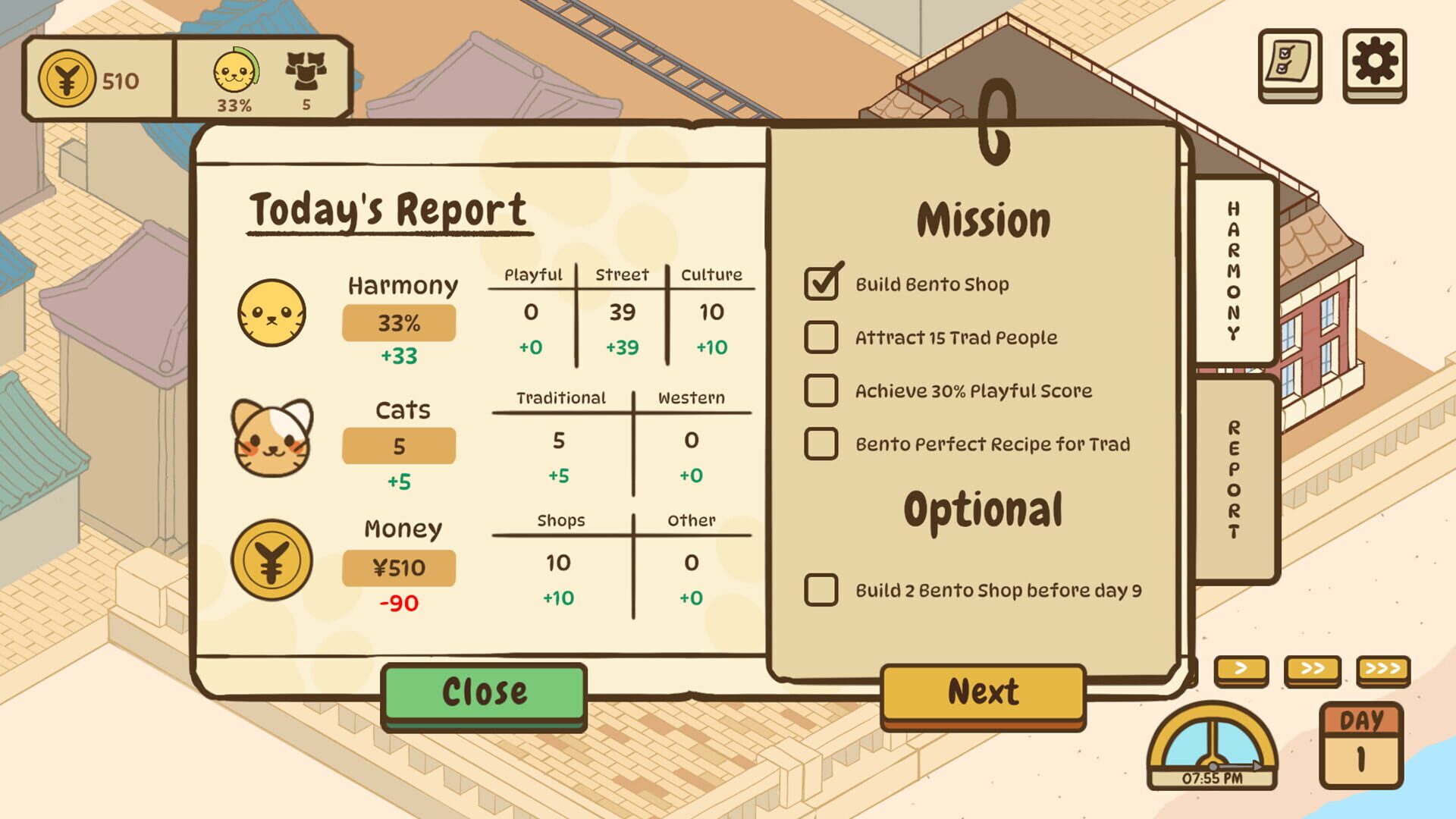The width and height of the screenshot is (1456, 819).
Task: Check the Build 2 Bento Shop optional mission
Action: (821, 589)
